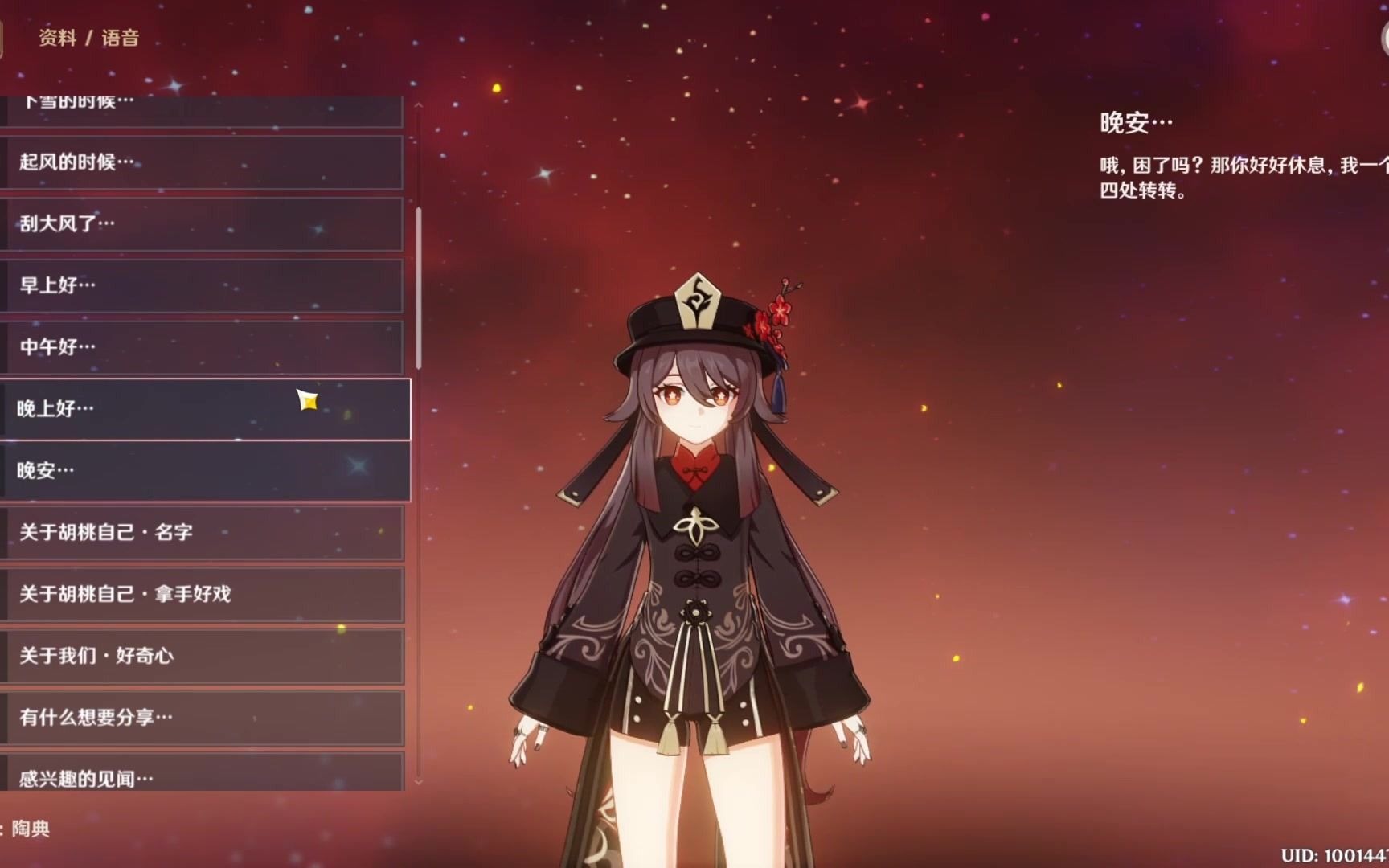Image resolution: width=1389 pixels, height=868 pixels.
Task: Play the 早上好 greeting voice line
Action: coord(201,285)
